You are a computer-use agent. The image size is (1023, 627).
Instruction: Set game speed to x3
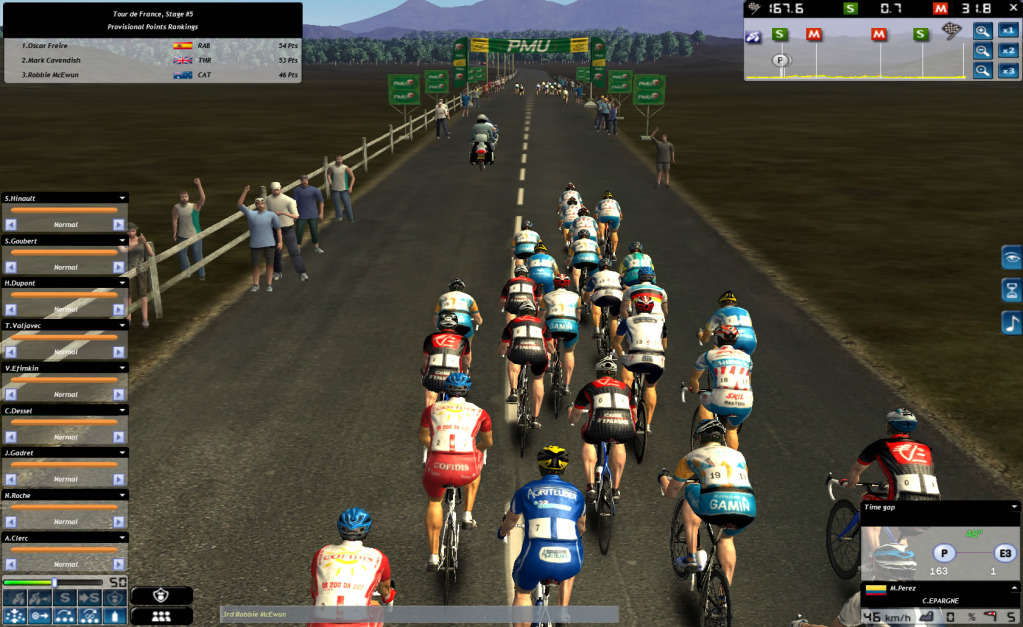pos(1008,71)
